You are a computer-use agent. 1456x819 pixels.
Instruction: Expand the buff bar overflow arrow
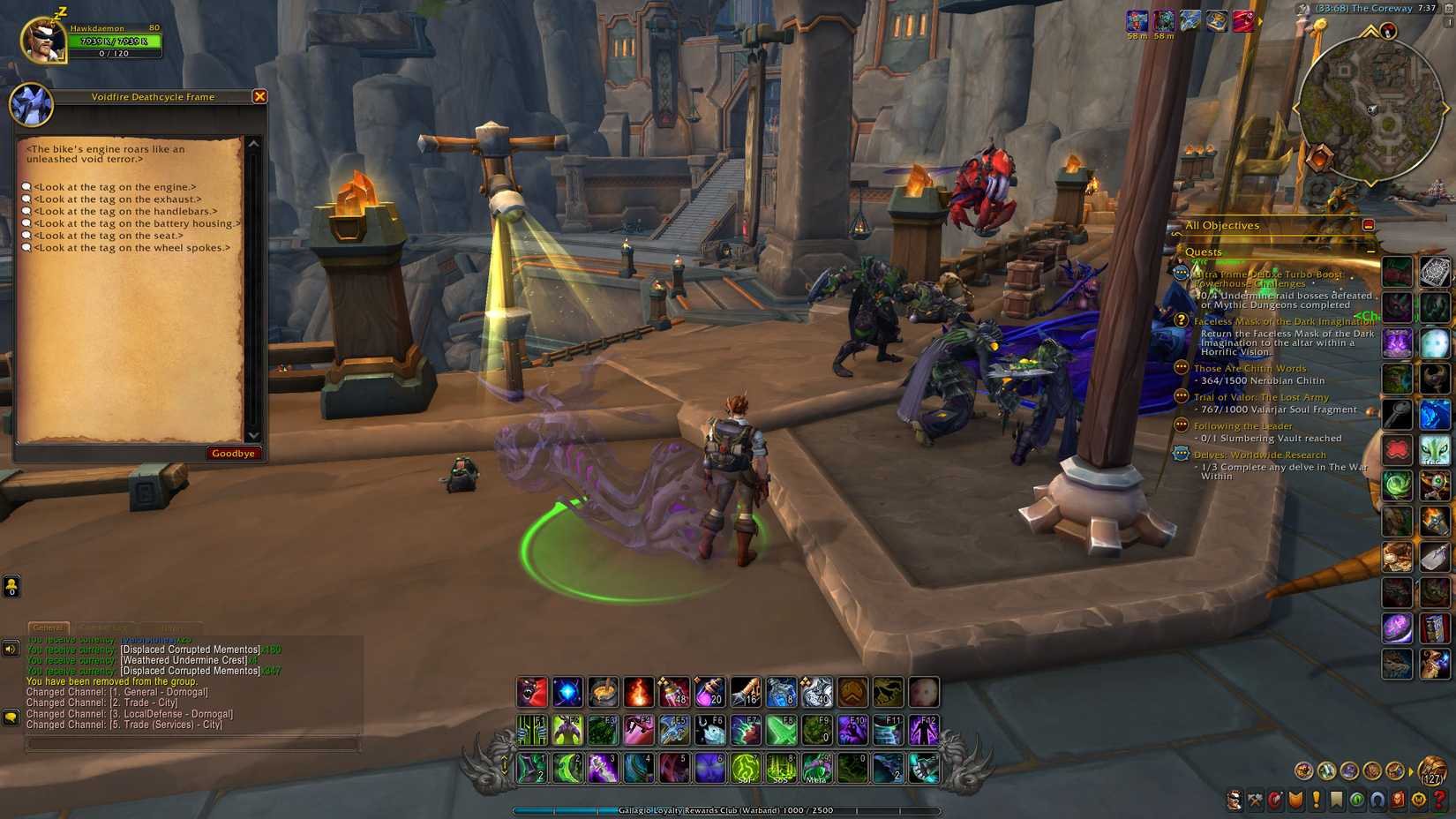1261,21
